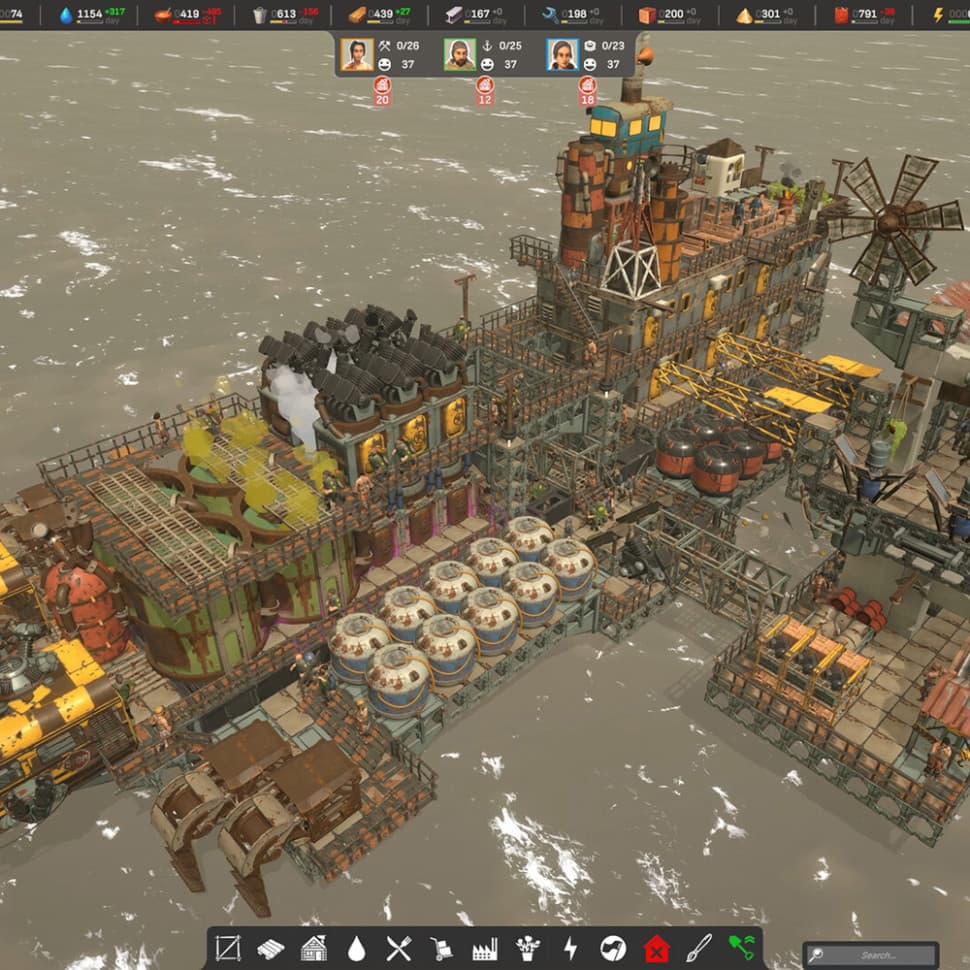Choose the paintbrush tool
The width and height of the screenshot is (970, 970).
click(x=699, y=948)
